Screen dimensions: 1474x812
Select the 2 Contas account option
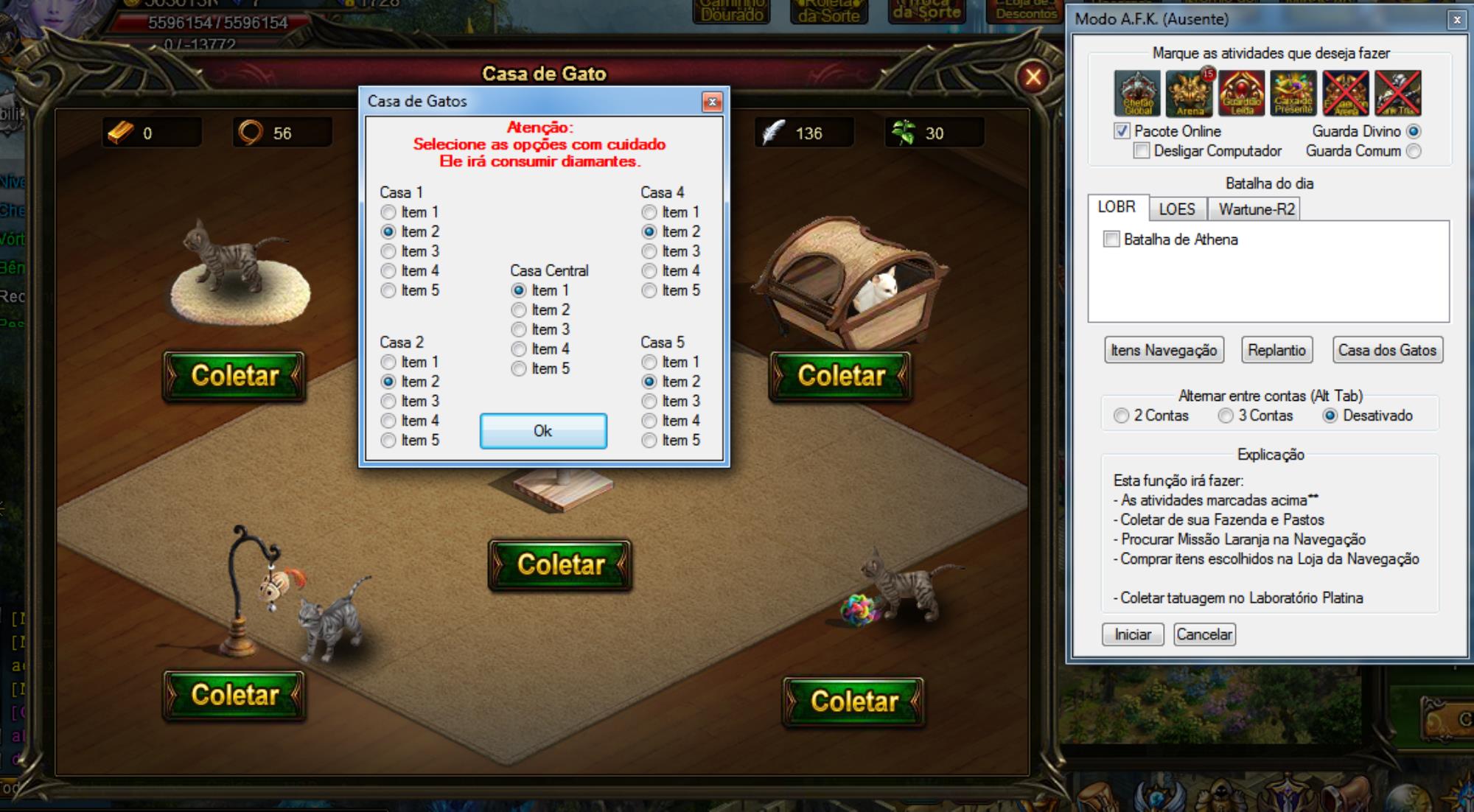1122,416
